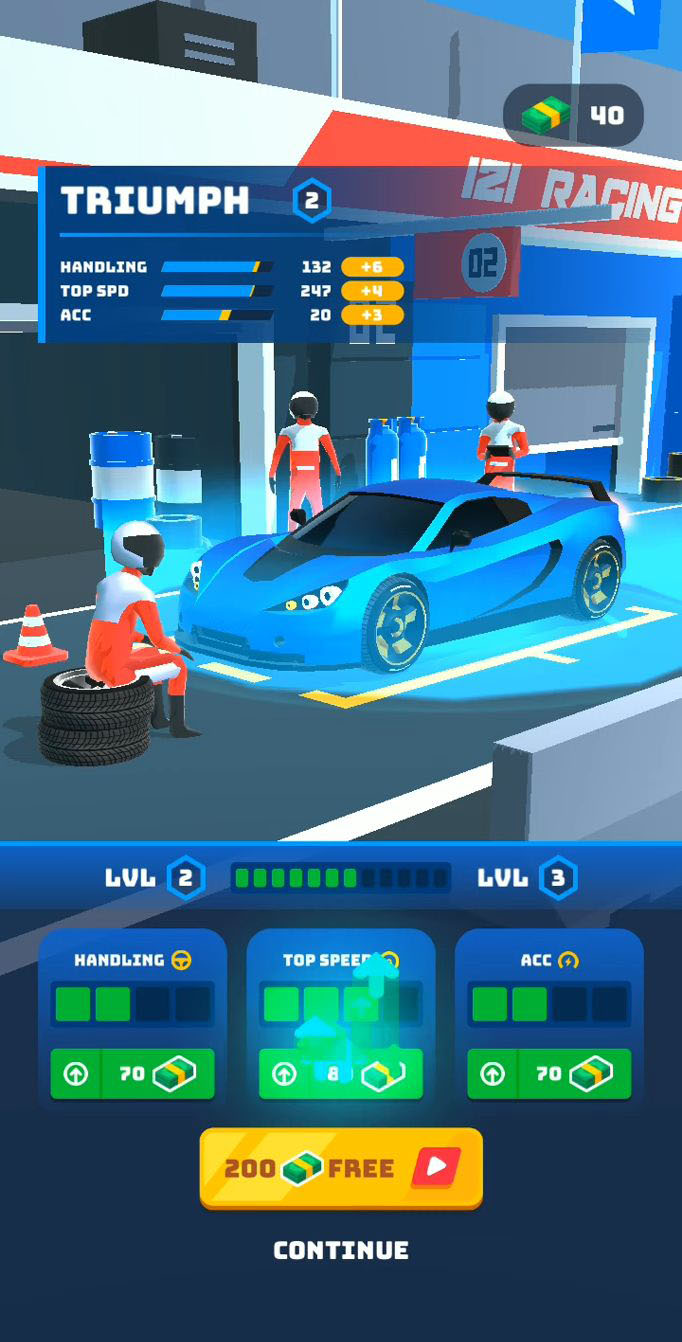This screenshot has height=1342, width=682.
Task: Upgrade Handling for 70 cash
Action: [132, 1074]
